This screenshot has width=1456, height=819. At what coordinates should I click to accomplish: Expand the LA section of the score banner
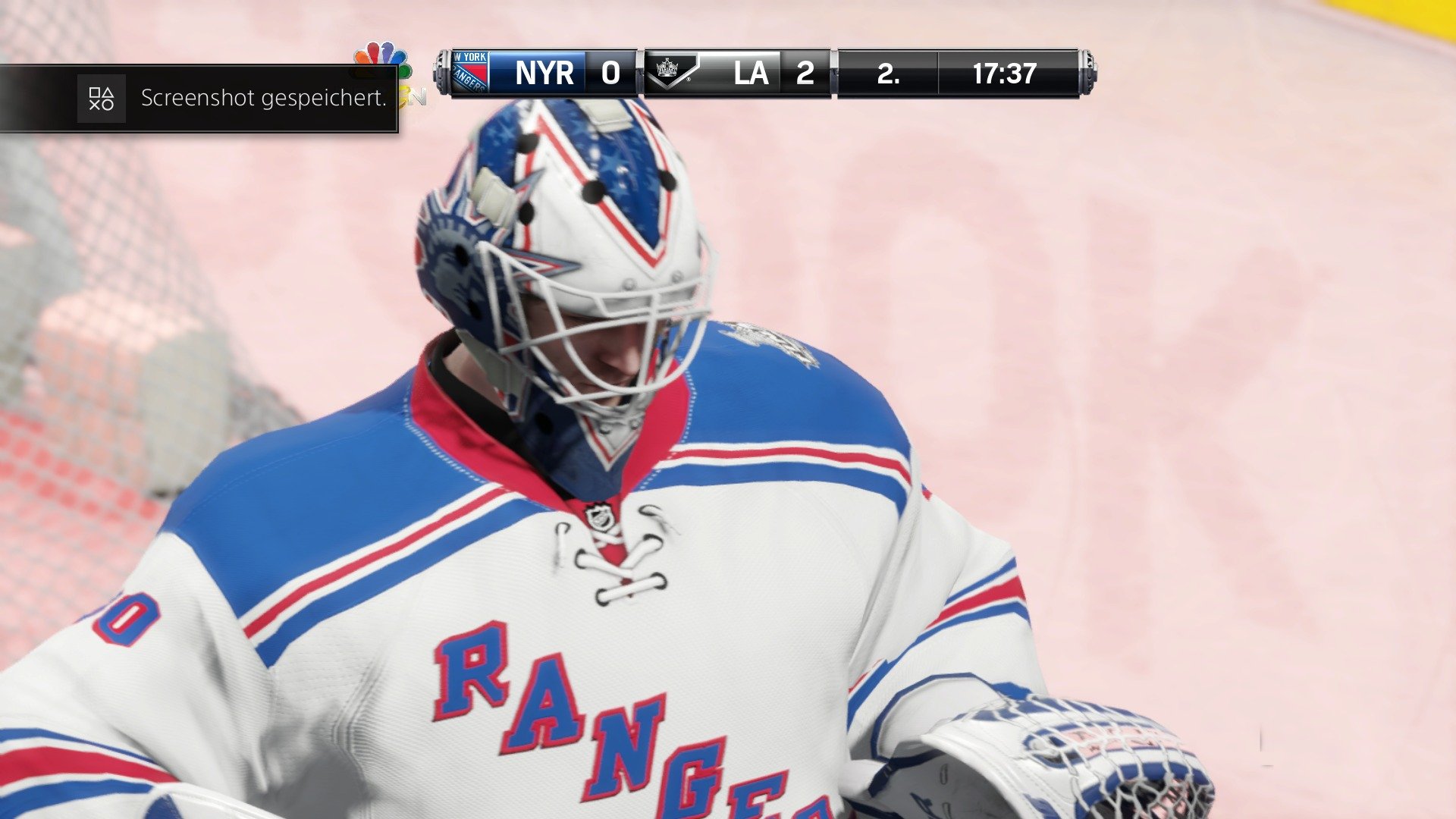tap(739, 74)
